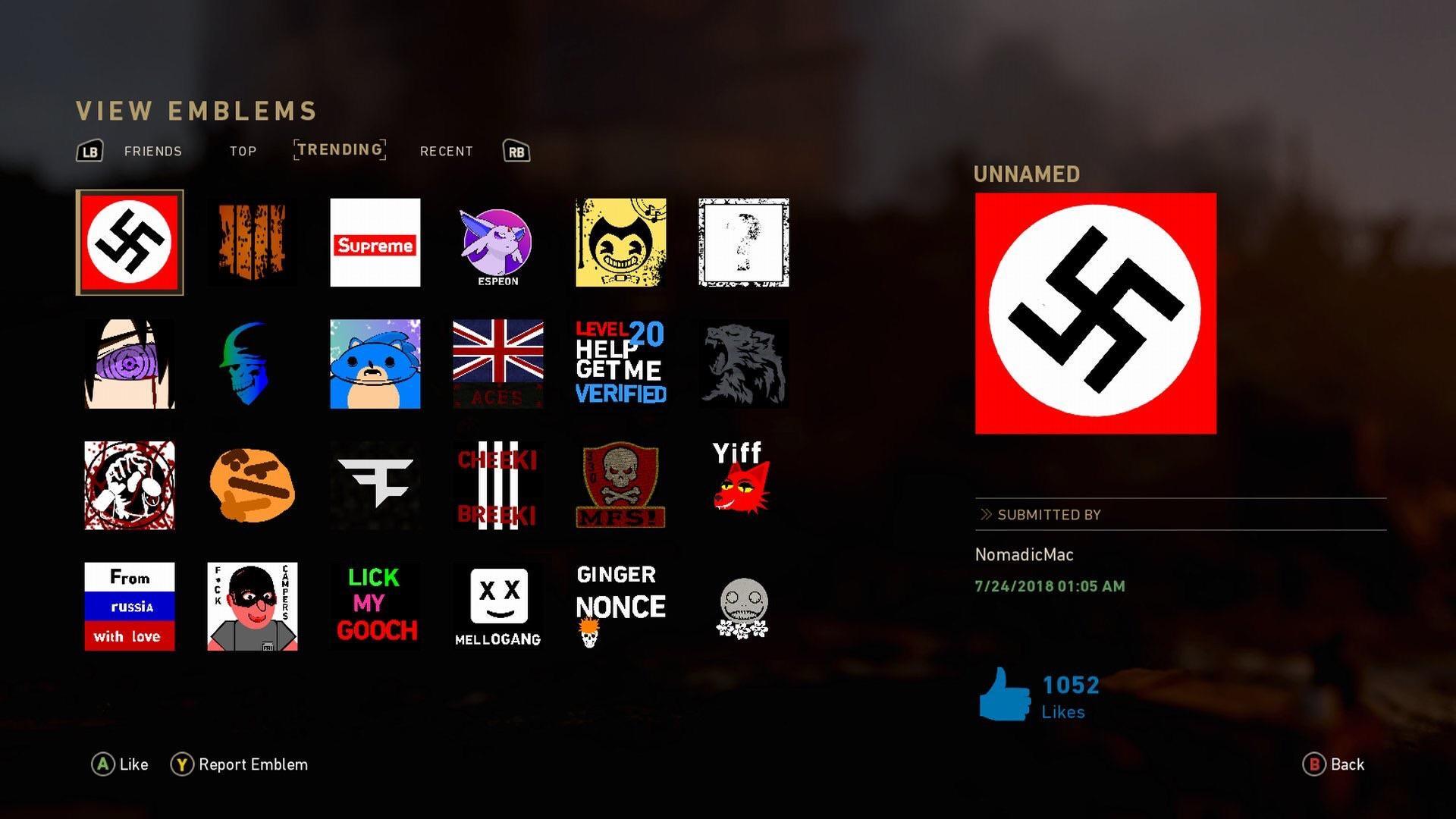The width and height of the screenshot is (1456, 819).
Task: Select the thinking face meme emblem
Action: 252,485
